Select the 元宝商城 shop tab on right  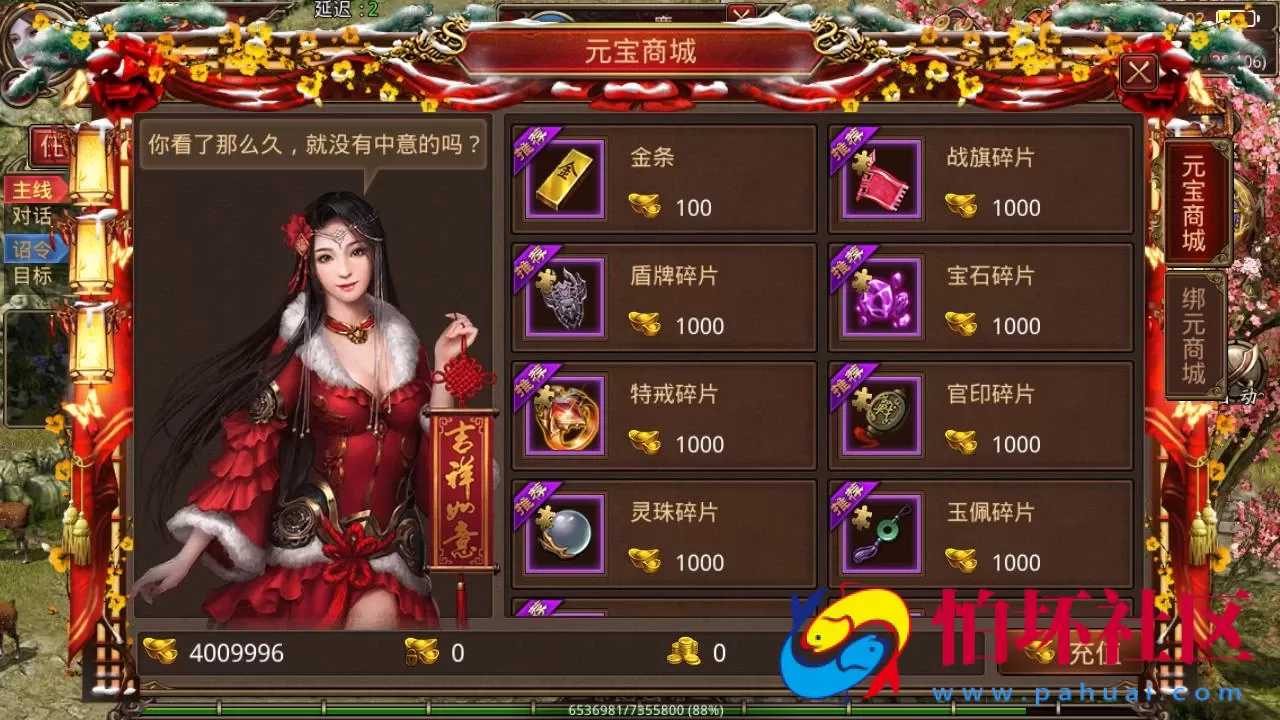pos(1197,200)
